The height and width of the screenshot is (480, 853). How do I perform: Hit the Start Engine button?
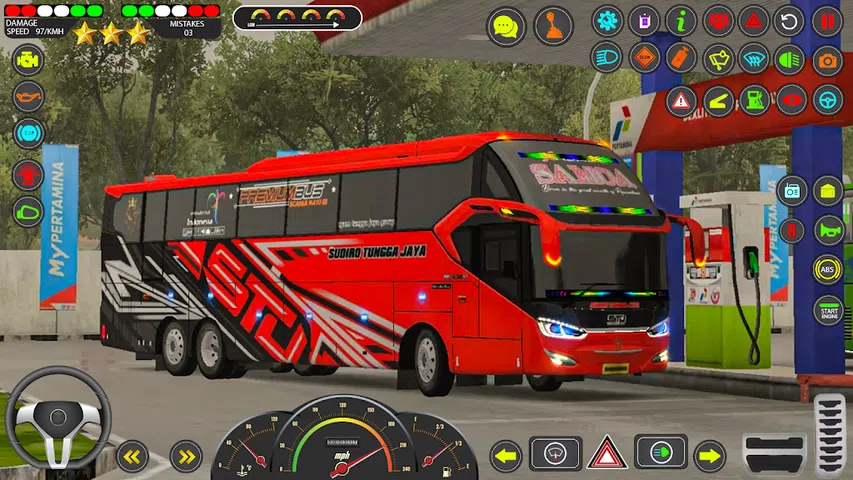click(x=827, y=310)
